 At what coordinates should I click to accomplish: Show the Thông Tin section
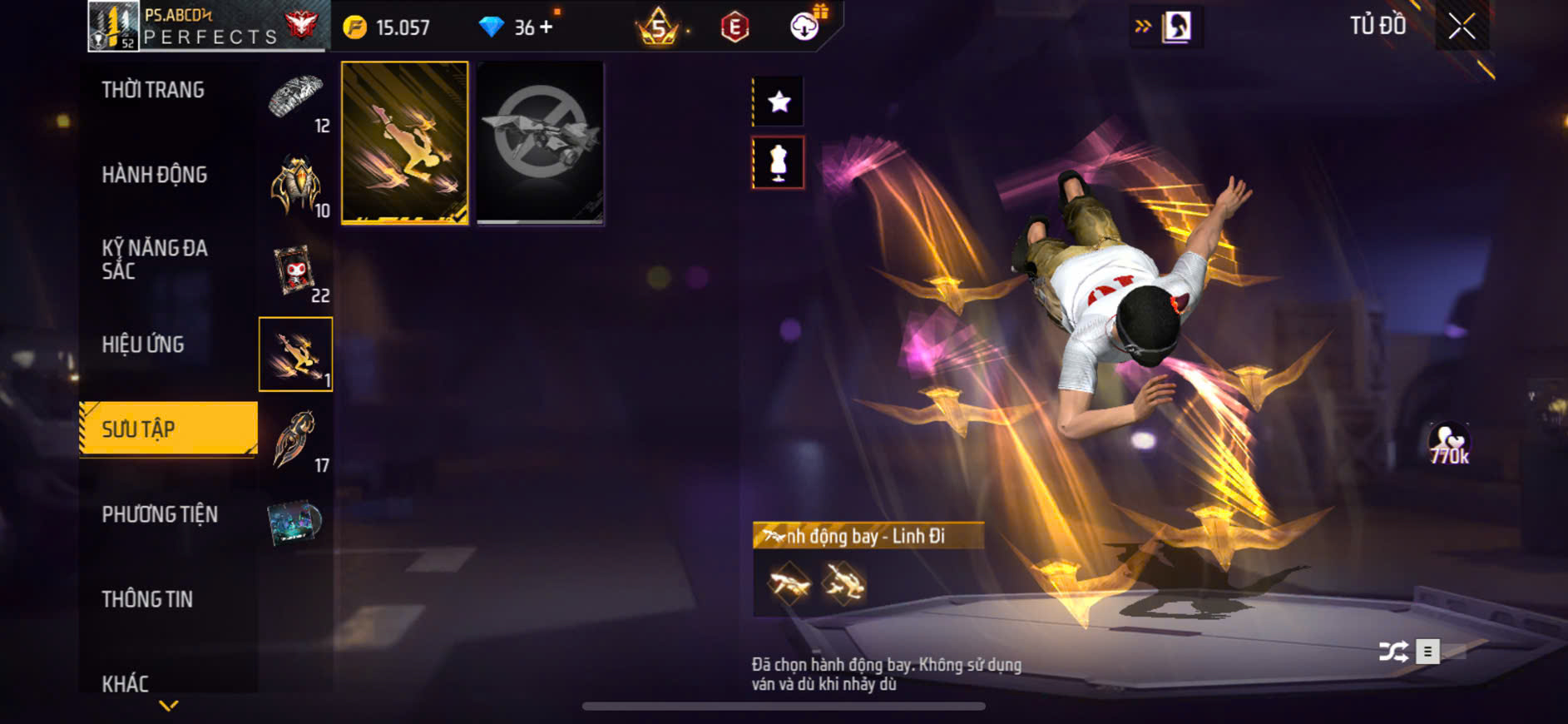point(147,599)
